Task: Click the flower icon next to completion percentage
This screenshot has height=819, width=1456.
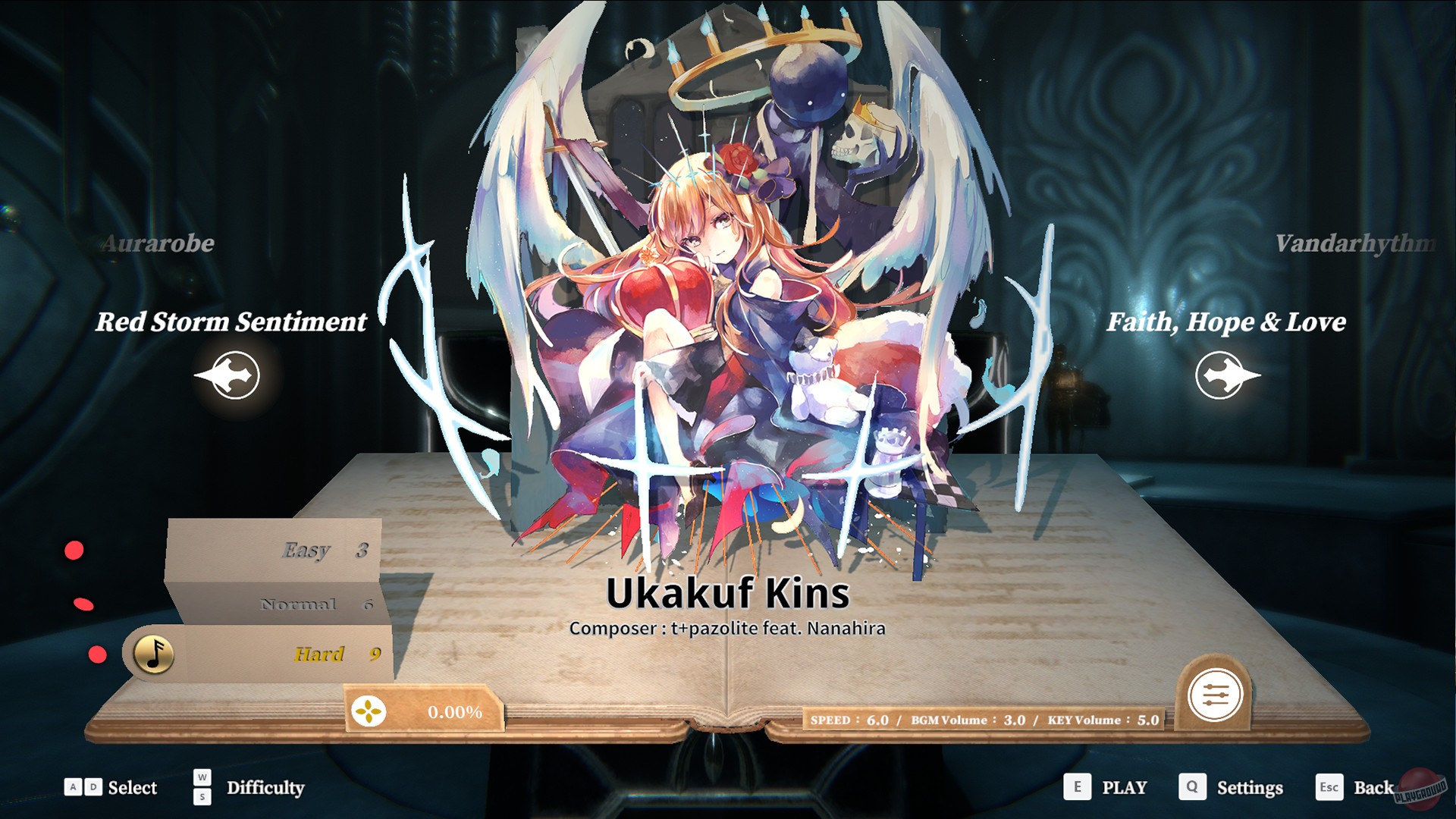Action: point(369,712)
